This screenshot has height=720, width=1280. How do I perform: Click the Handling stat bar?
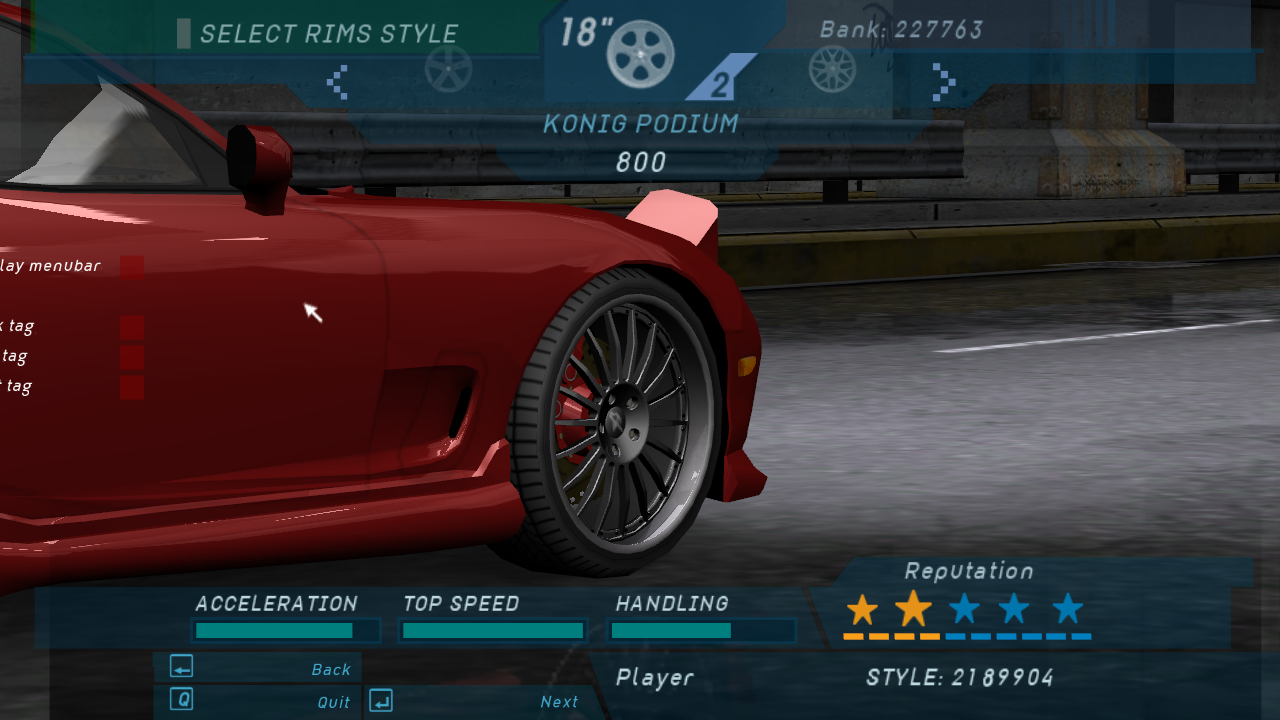pos(702,630)
